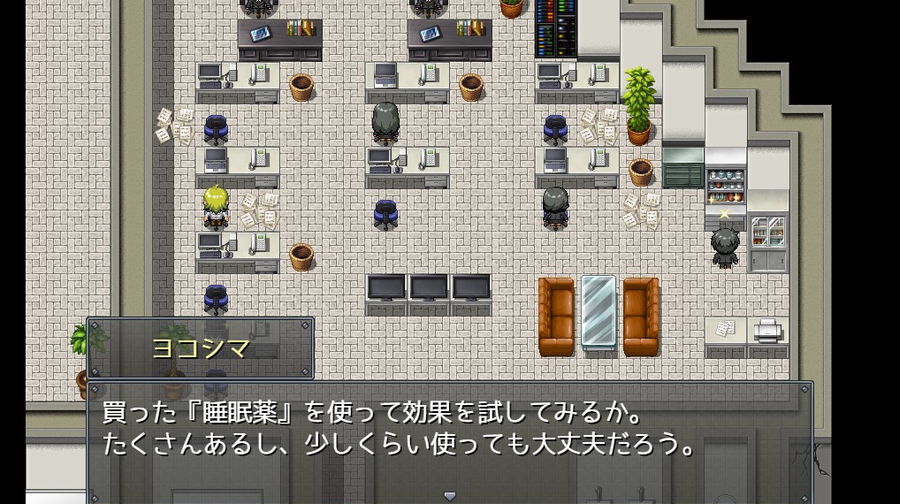Click the dialogue continue arrow
The image size is (900, 504).
(449, 495)
